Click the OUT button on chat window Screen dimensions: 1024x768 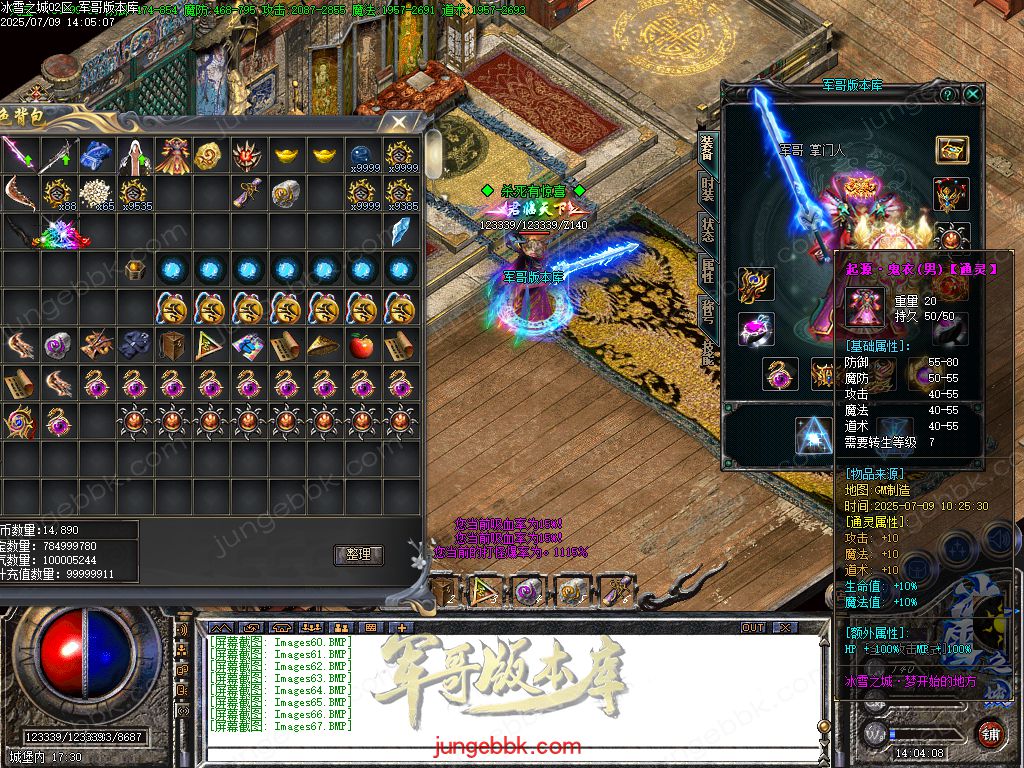coord(753,627)
